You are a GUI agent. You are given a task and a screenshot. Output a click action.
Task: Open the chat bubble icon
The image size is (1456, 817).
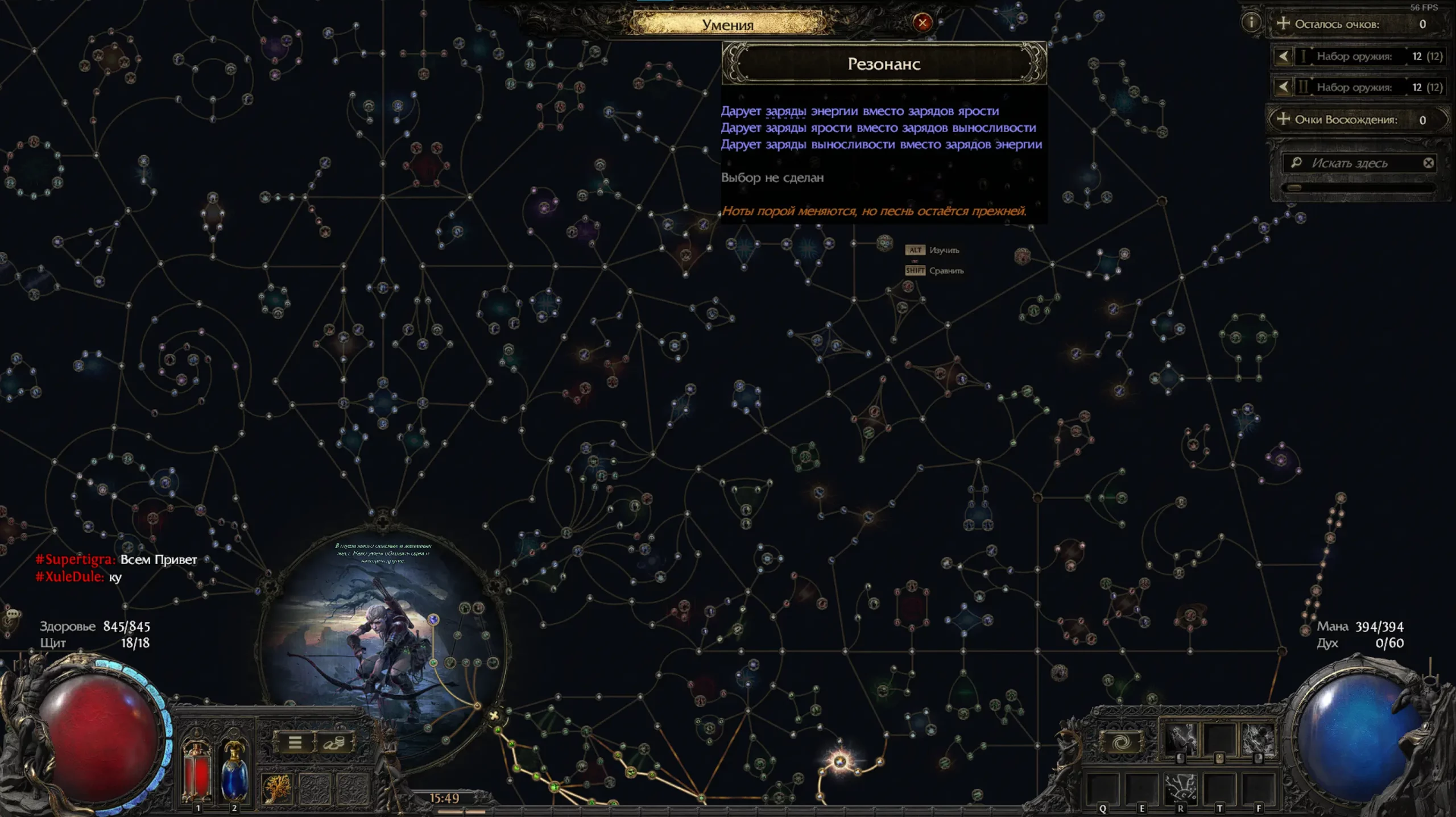[13, 615]
